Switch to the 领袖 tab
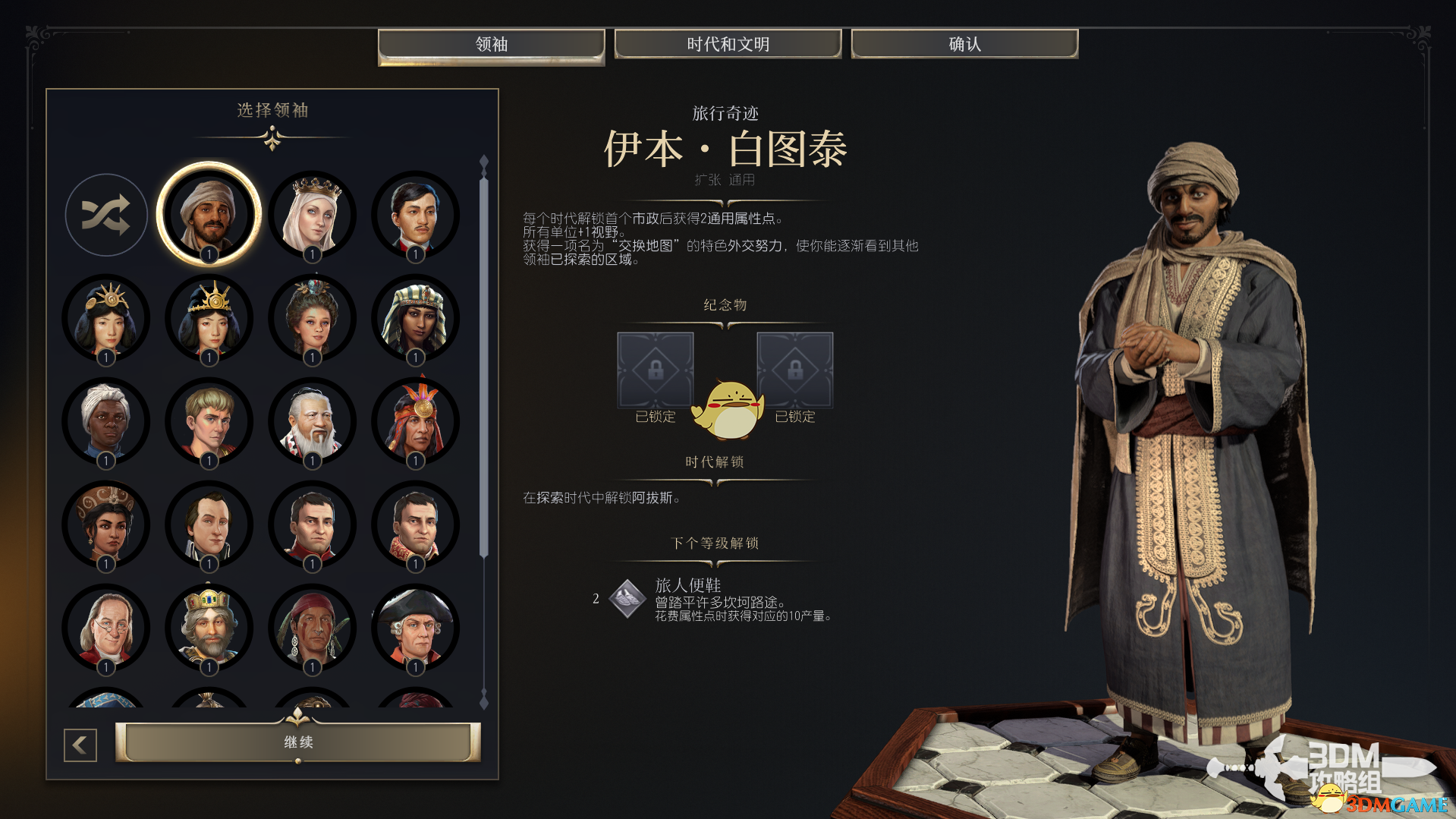The image size is (1456, 819). (491, 45)
